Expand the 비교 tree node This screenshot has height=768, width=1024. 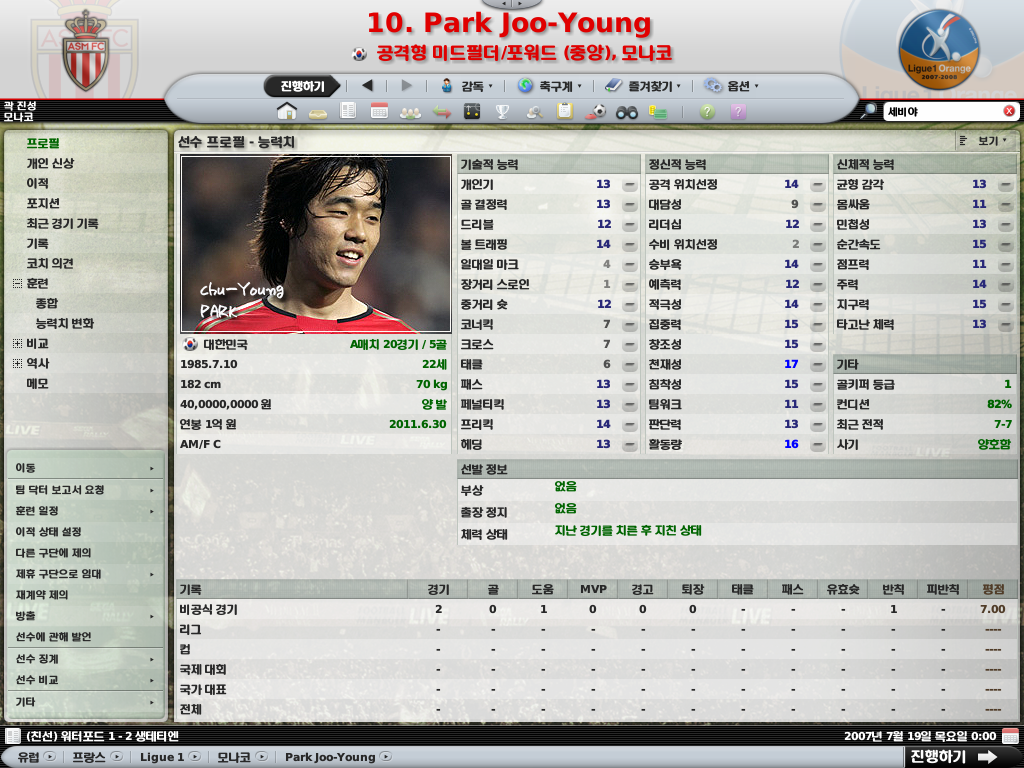[x=17, y=343]
